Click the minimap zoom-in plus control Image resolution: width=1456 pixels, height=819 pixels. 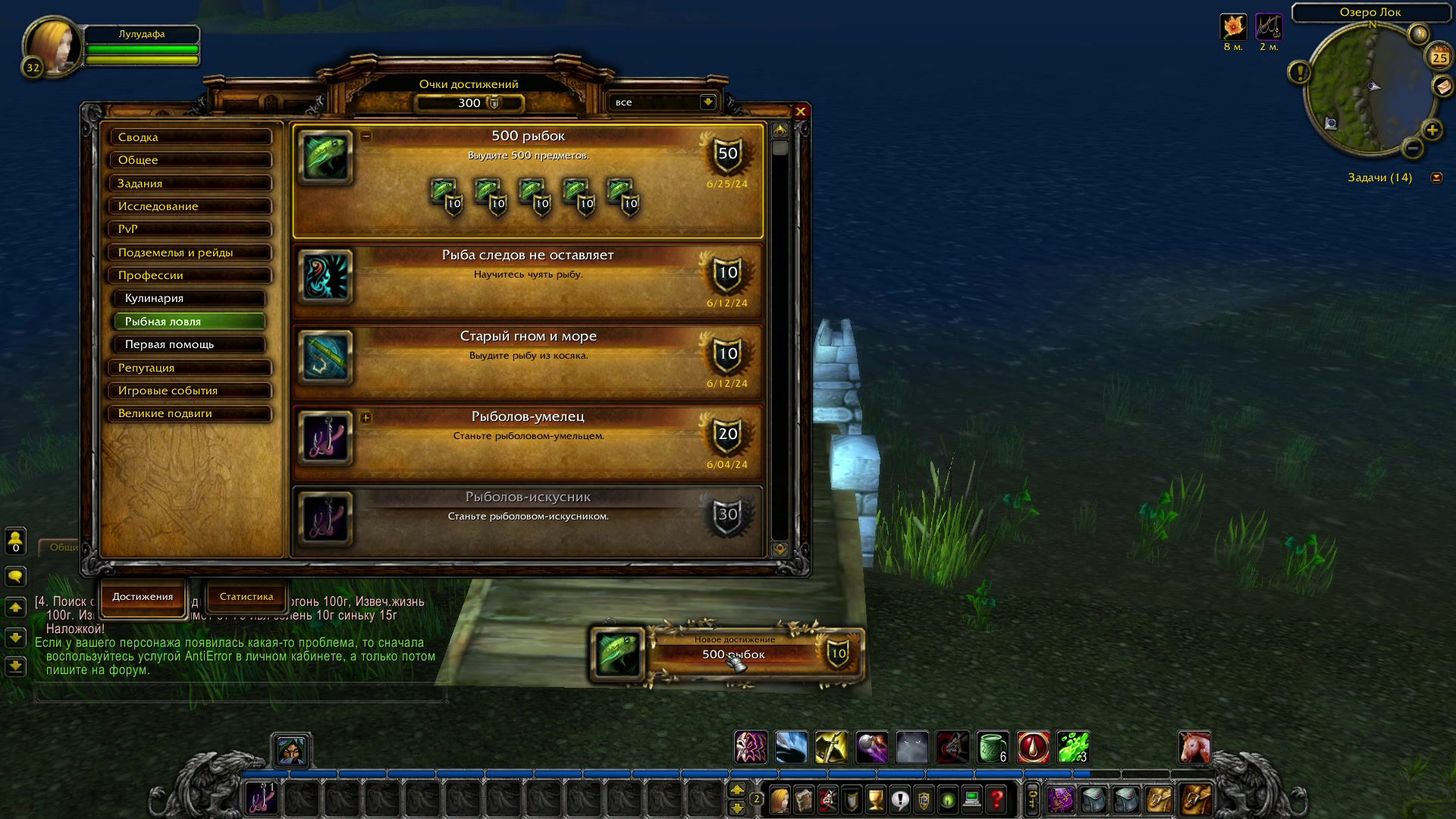pyautogui.click(x=1431, y=131)
